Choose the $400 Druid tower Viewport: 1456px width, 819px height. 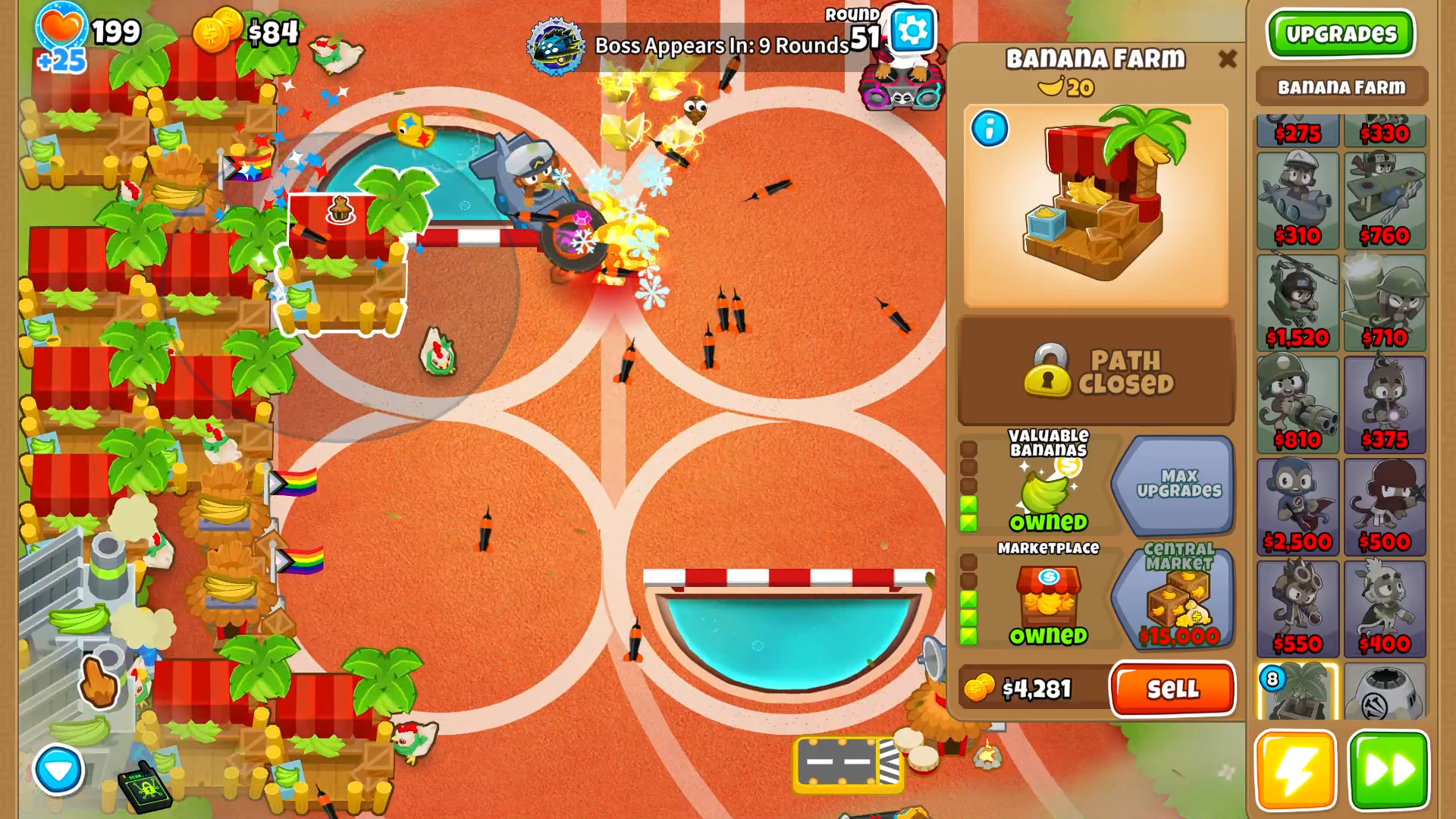1385,609
